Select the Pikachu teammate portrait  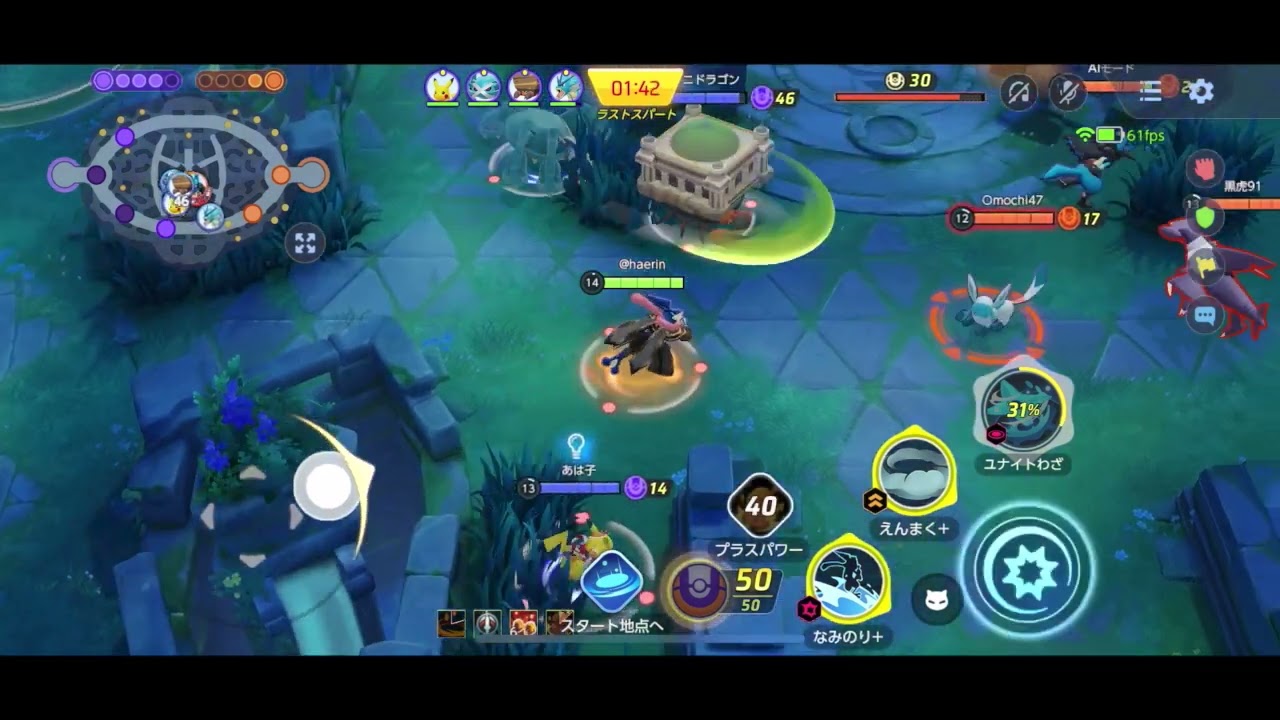(442, 87)
